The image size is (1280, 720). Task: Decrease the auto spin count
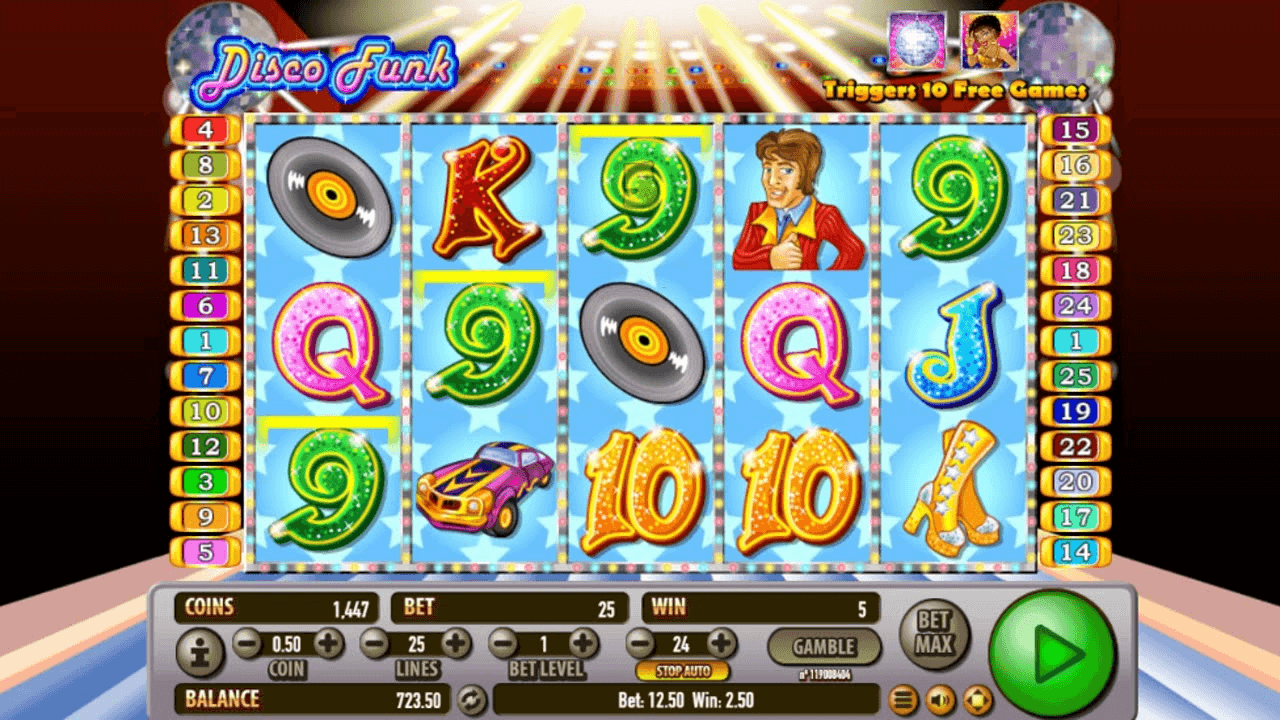point(640,643)
